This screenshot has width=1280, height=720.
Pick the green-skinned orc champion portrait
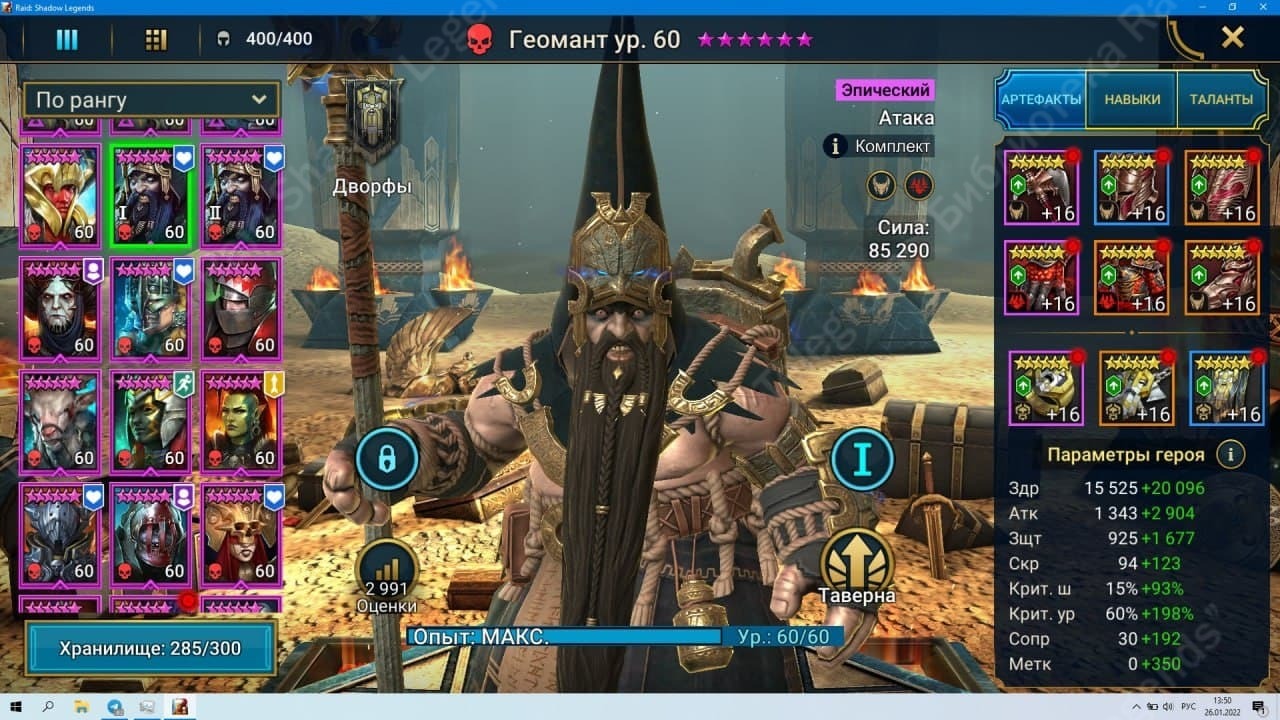click(x=240, y=421)
